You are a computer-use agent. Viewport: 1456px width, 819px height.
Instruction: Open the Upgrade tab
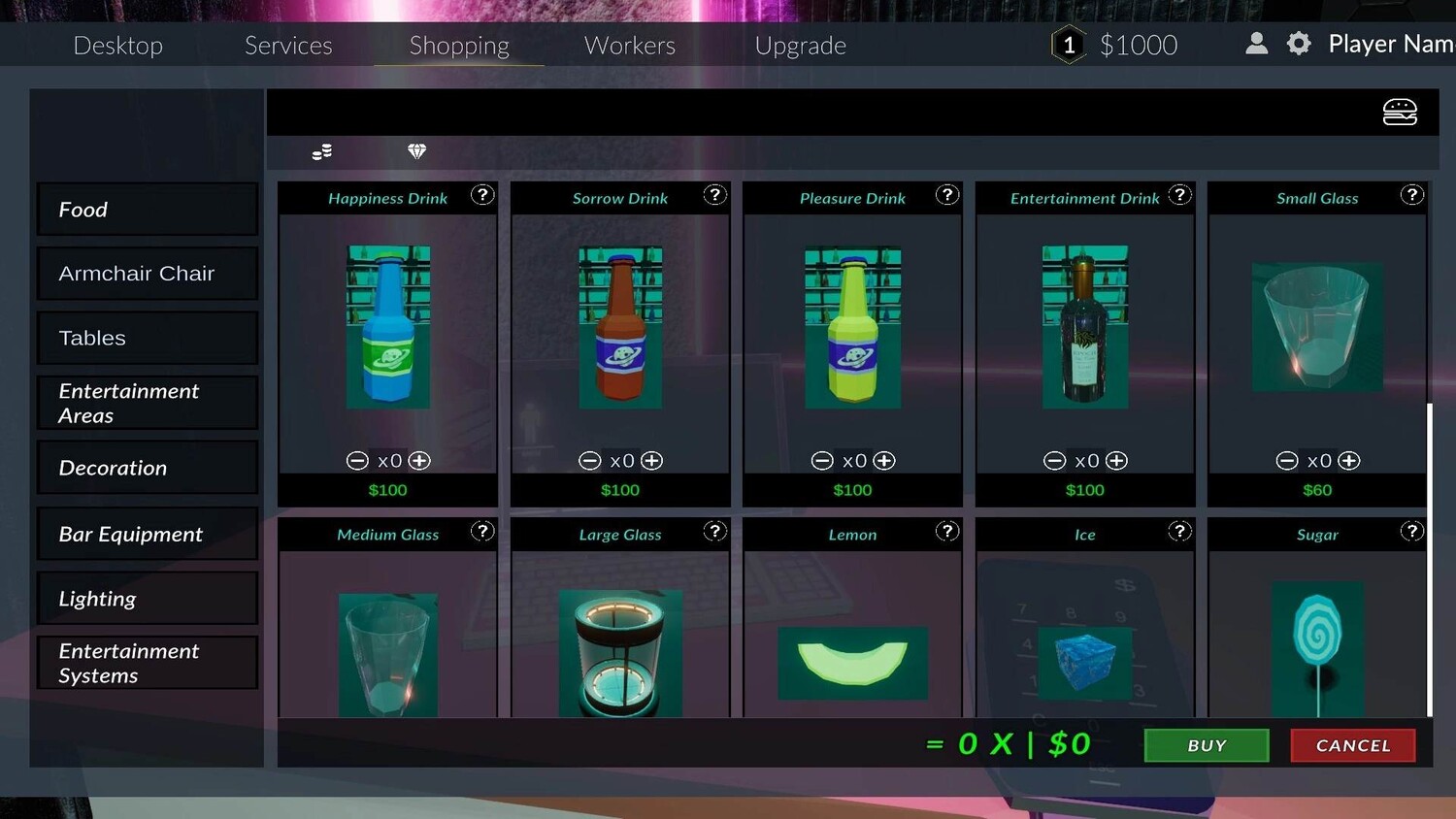click(x=800, y=46)
